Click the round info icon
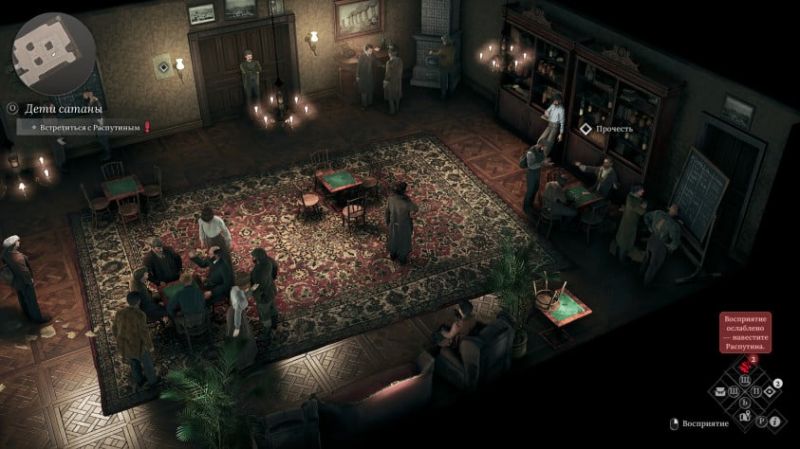This screenshot has width=800, height=449. coord(774,421)
